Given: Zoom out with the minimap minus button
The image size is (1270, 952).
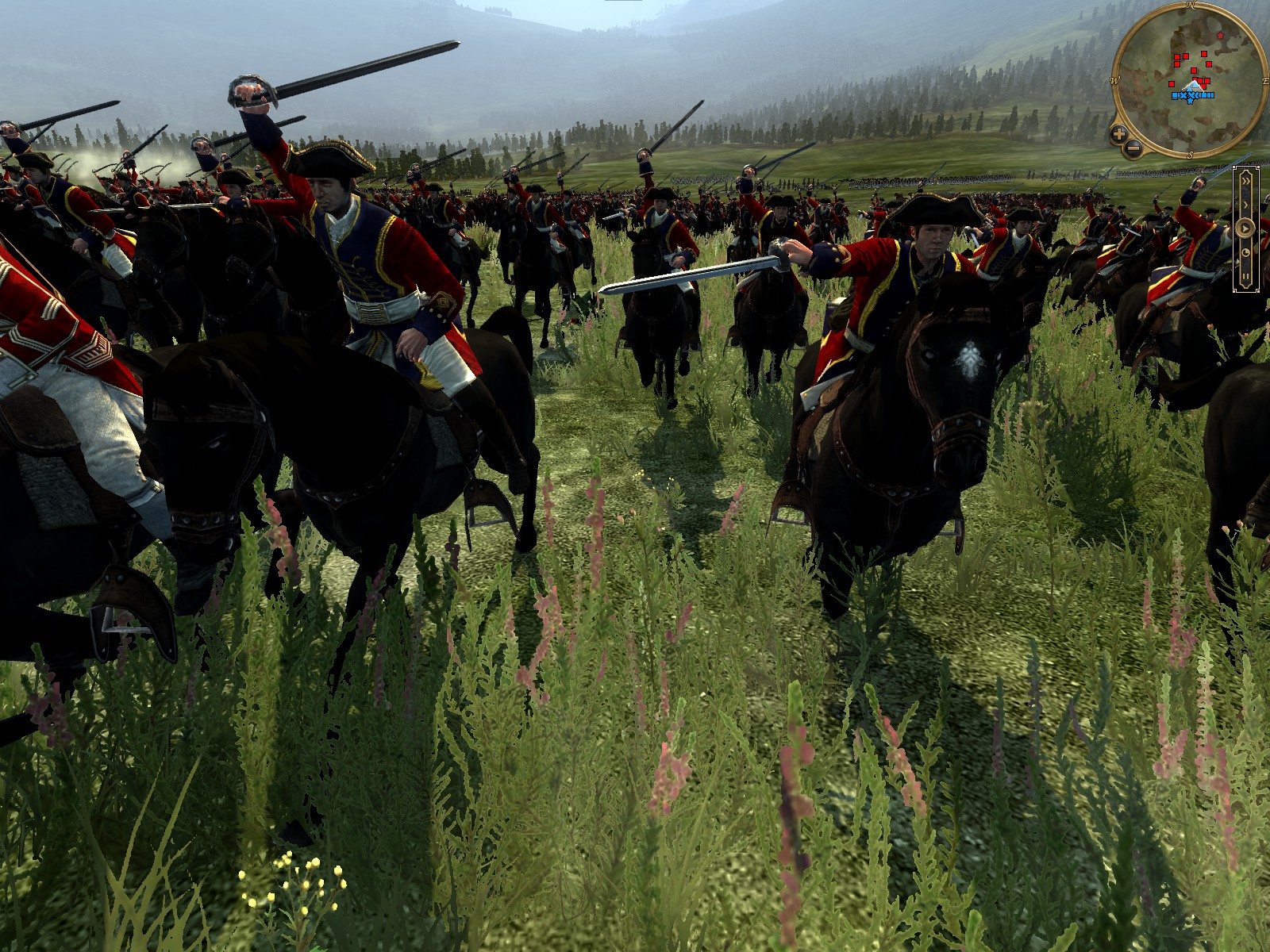Looking at the screenshot, I should coord(1132,148).
